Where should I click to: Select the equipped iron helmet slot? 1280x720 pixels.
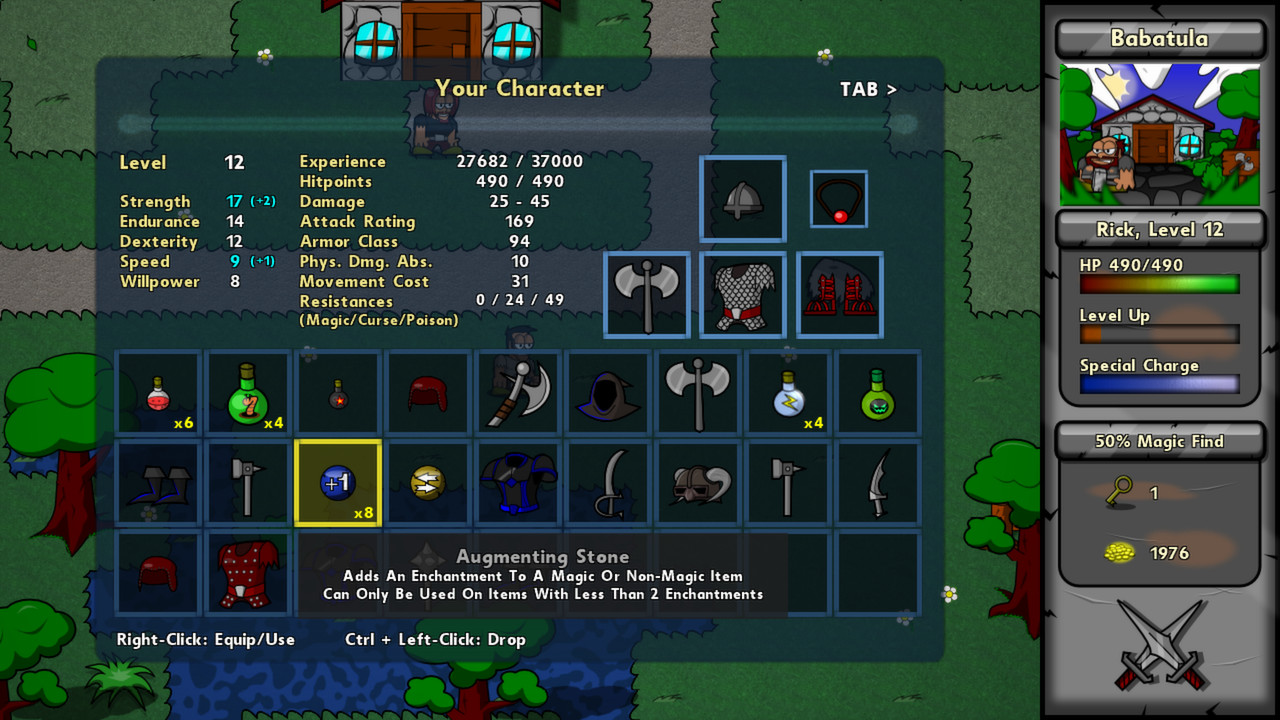click(742, 199)
